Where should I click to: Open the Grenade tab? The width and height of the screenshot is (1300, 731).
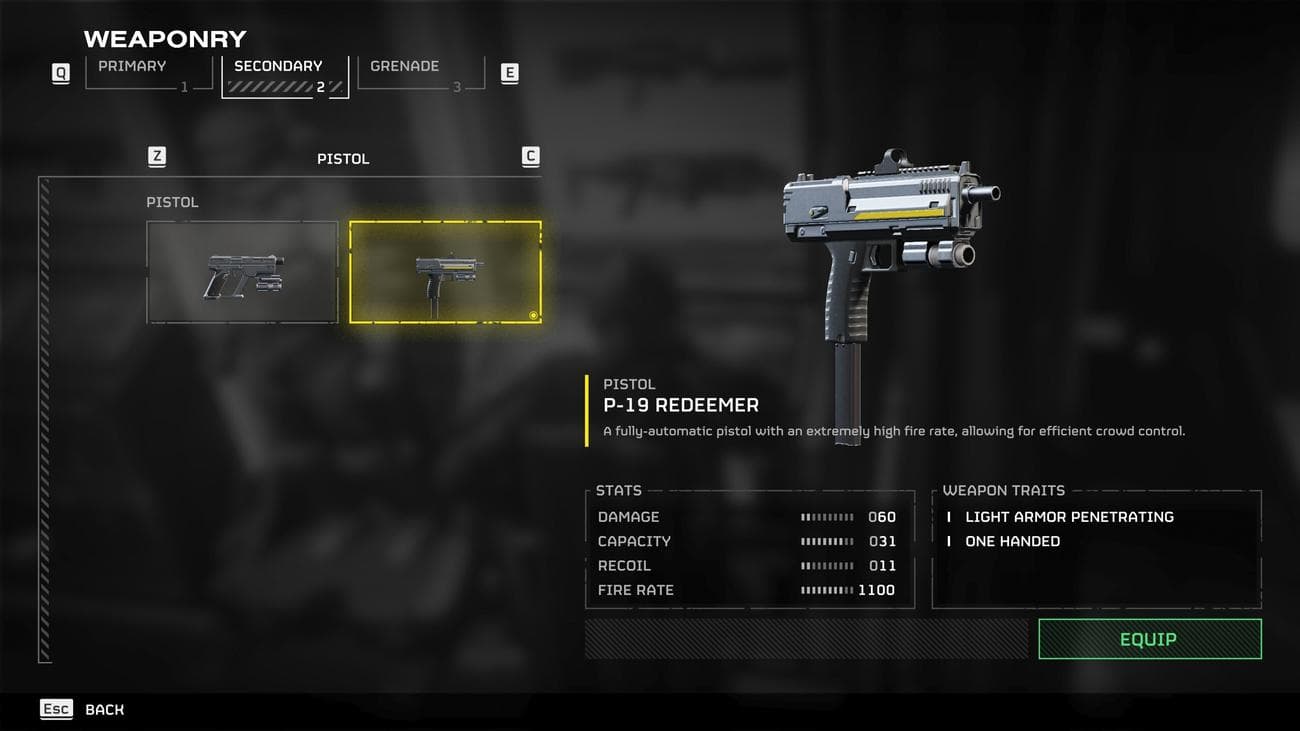[420, 73]
